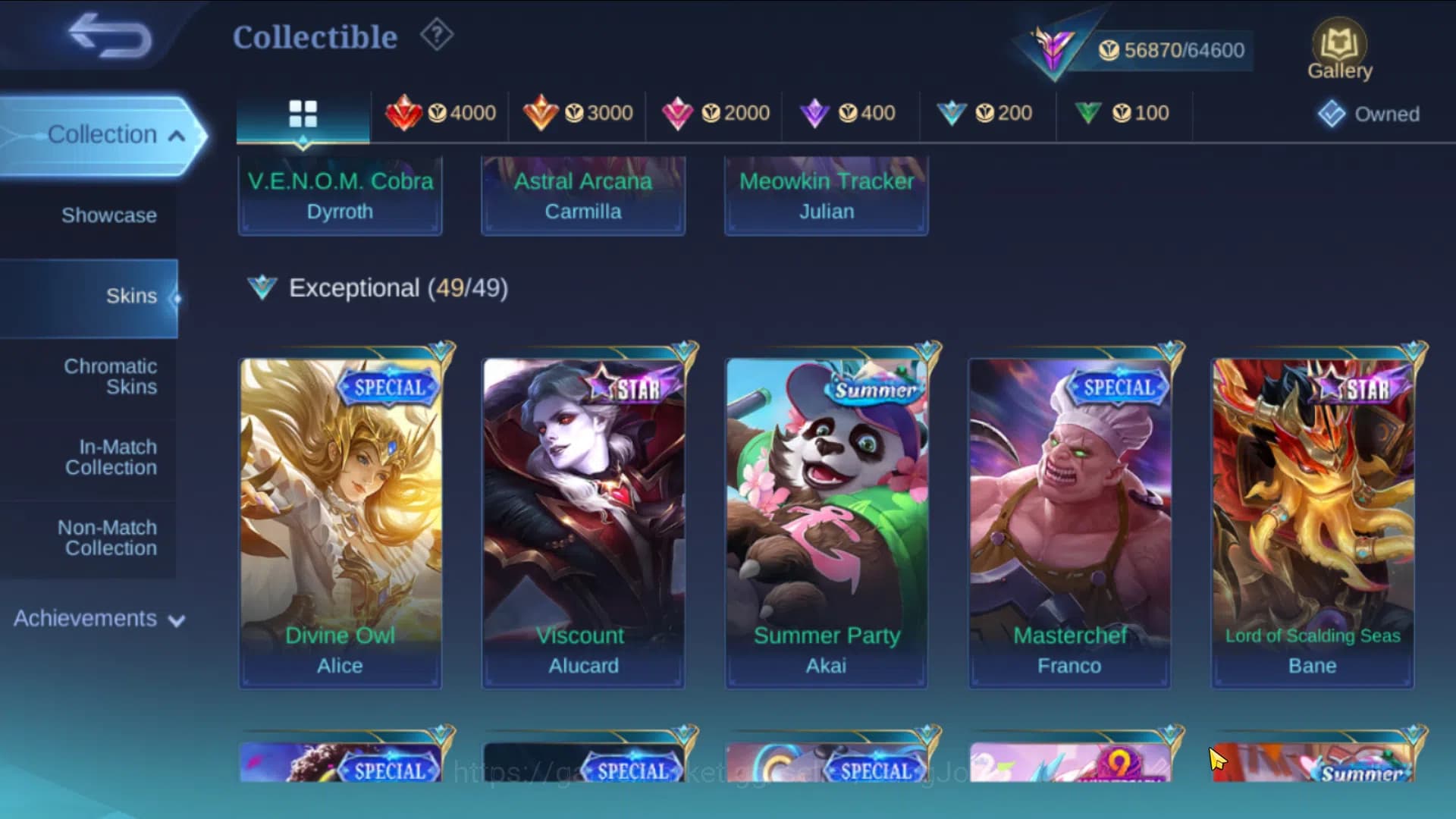Go back using the arrow button
This screenshot has height=819, width=1456.
(x=111, y=36)
